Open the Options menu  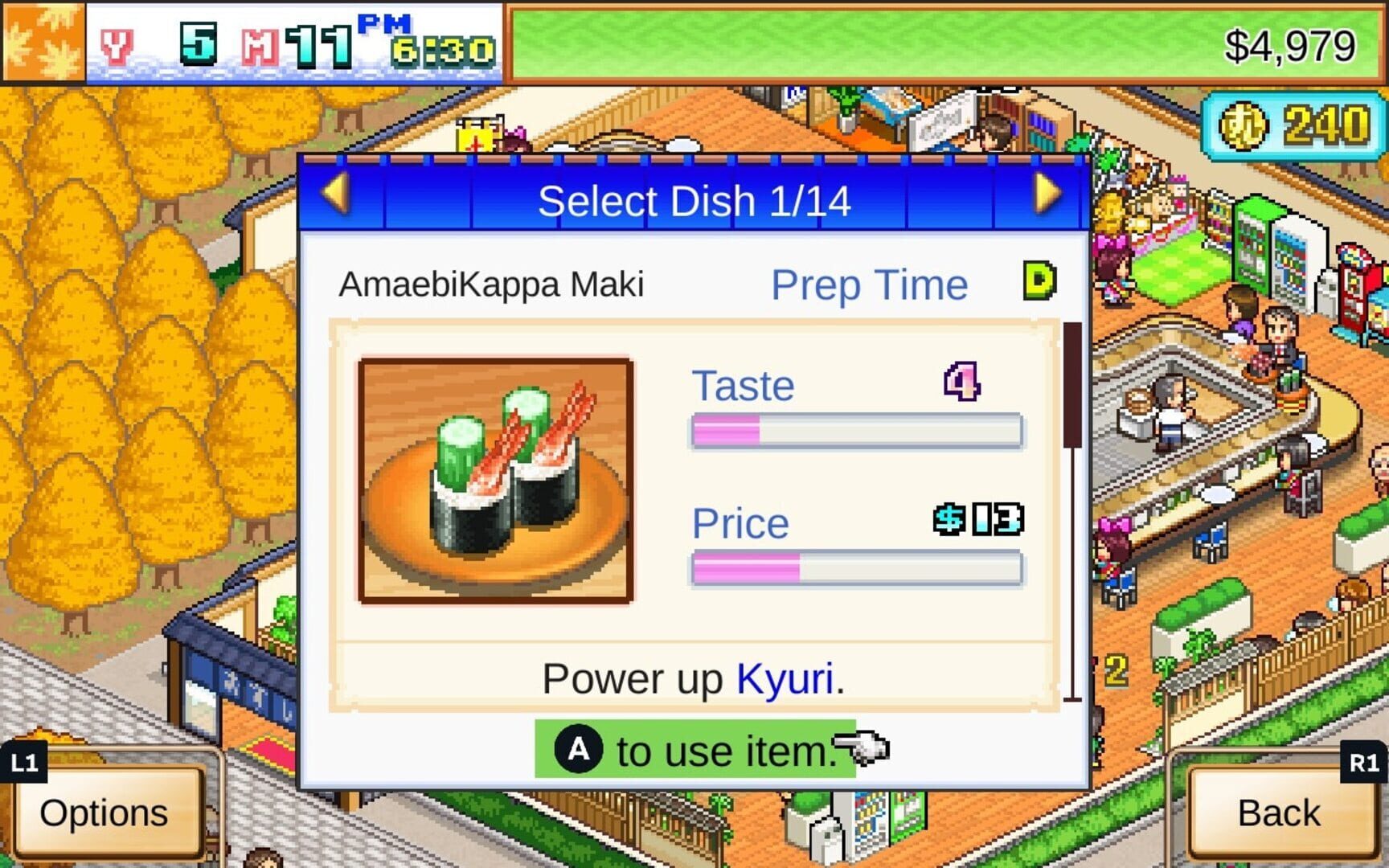[x=105, y=813]
